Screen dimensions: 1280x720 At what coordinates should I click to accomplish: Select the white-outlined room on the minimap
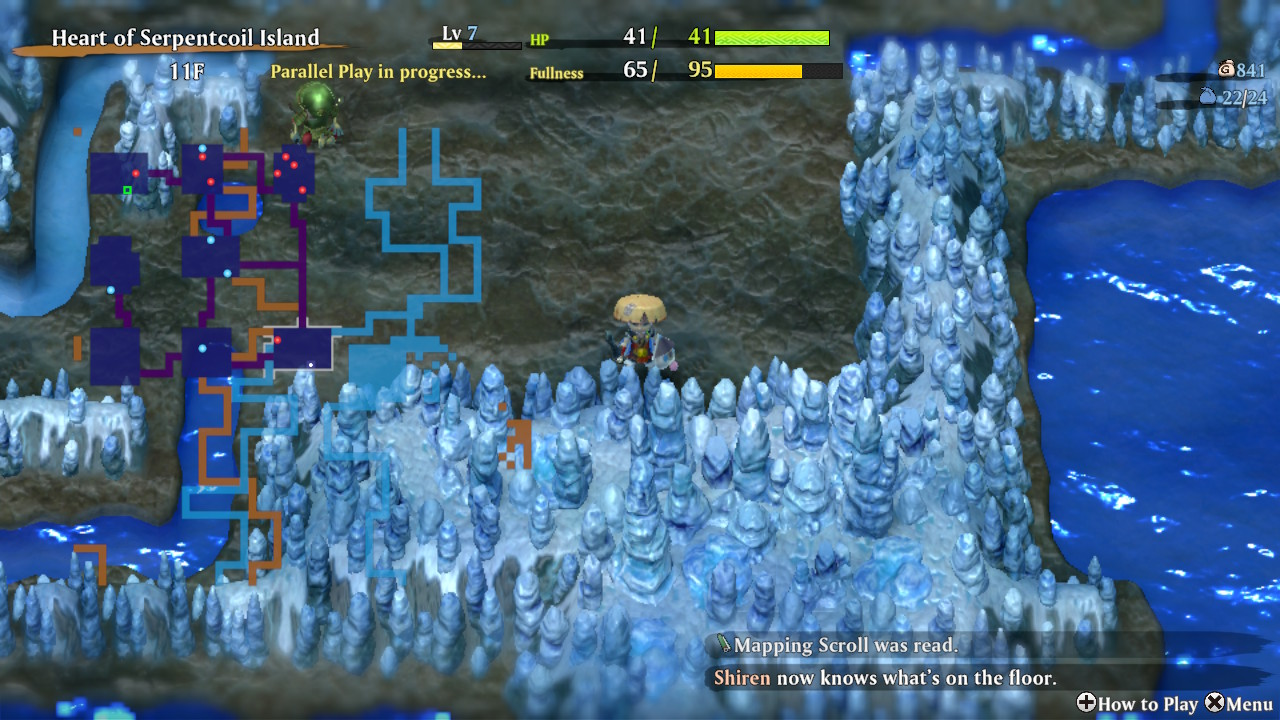[303, 348]
